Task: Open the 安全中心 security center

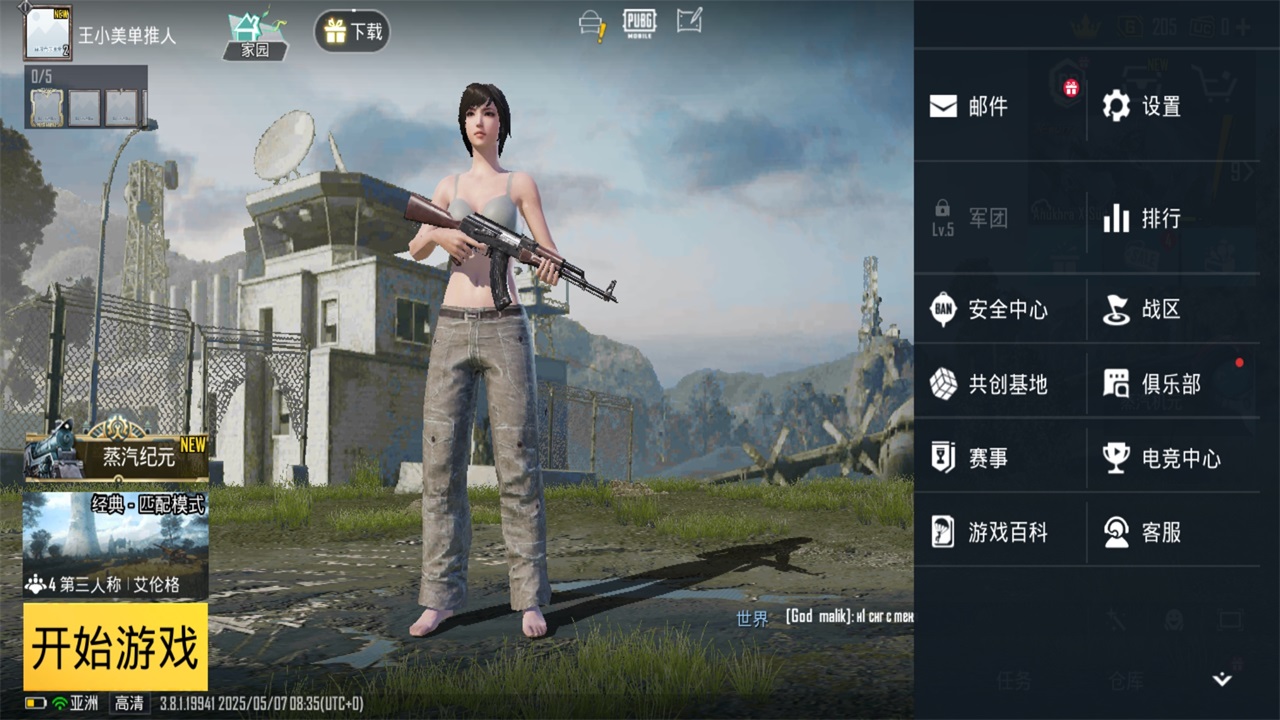Action: pos(995,309)
